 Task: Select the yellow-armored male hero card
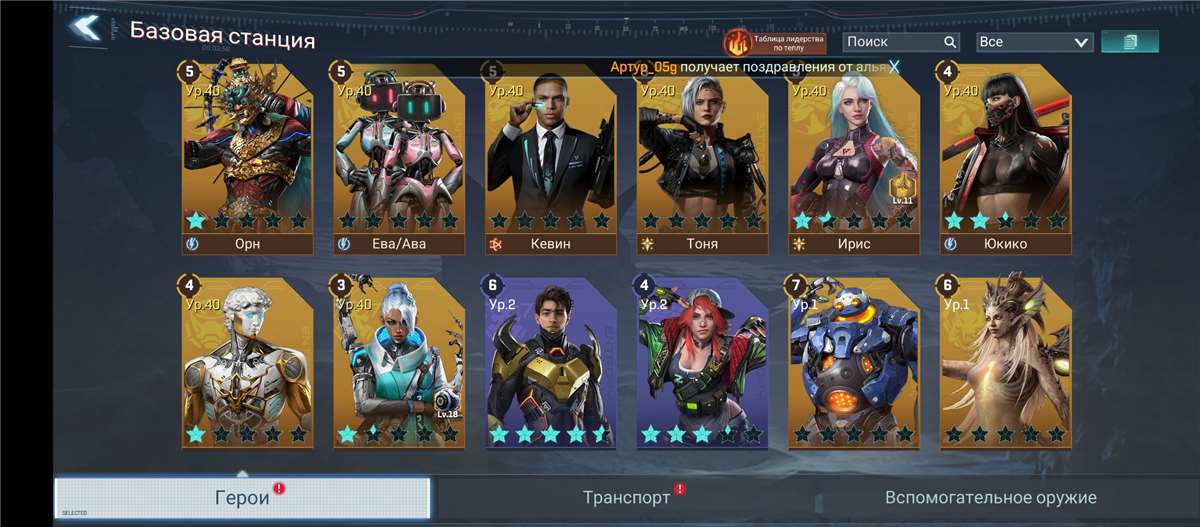tap(550, 362)
